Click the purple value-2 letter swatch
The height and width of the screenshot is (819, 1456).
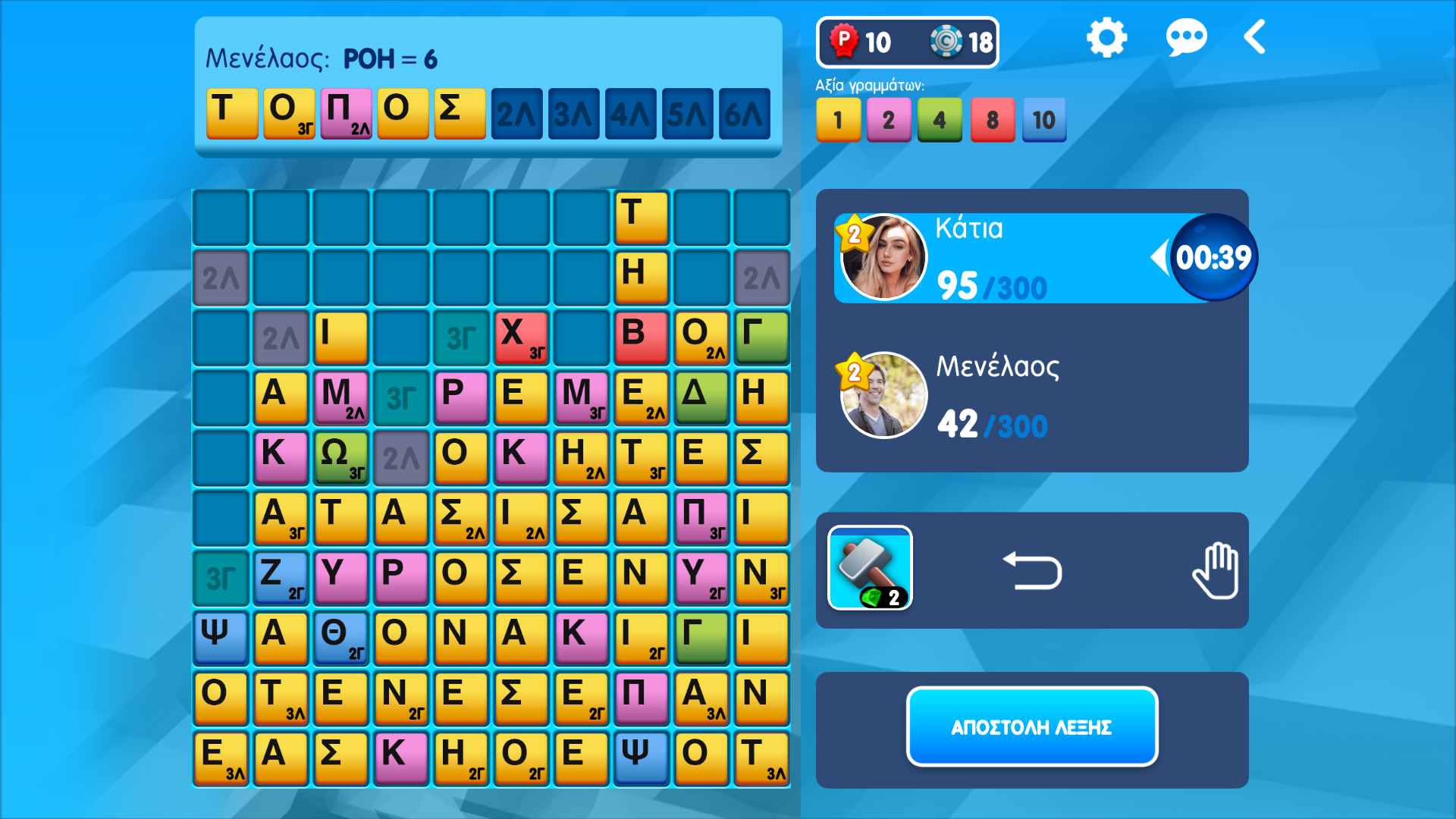point(889,119)
